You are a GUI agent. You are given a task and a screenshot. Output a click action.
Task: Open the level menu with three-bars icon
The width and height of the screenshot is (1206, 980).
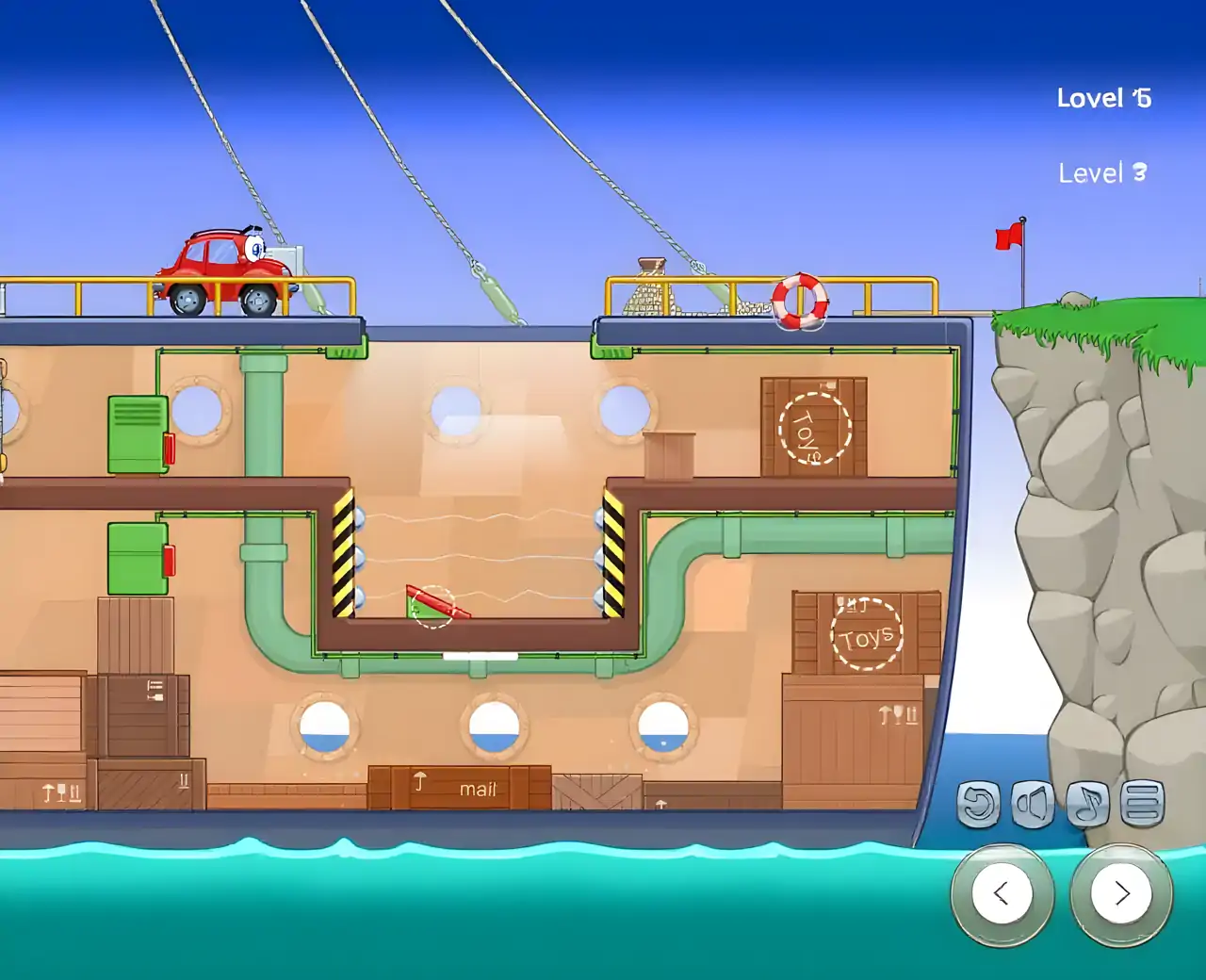pos(1142,804)
